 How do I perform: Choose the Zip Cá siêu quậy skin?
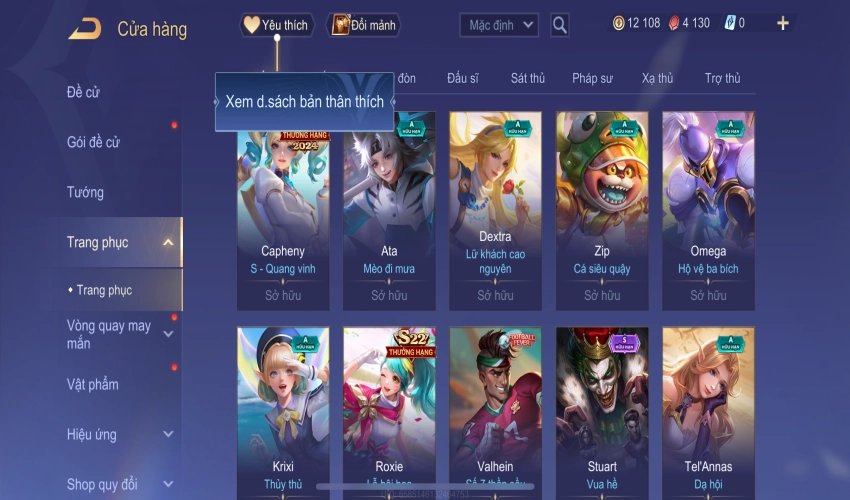[602, 210]
